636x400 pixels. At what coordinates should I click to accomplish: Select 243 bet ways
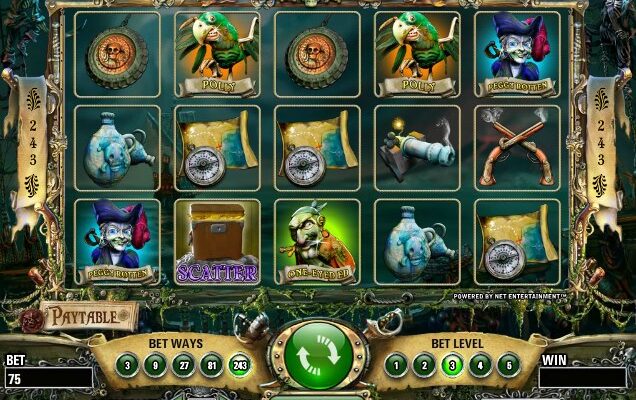tap(239, 365)
